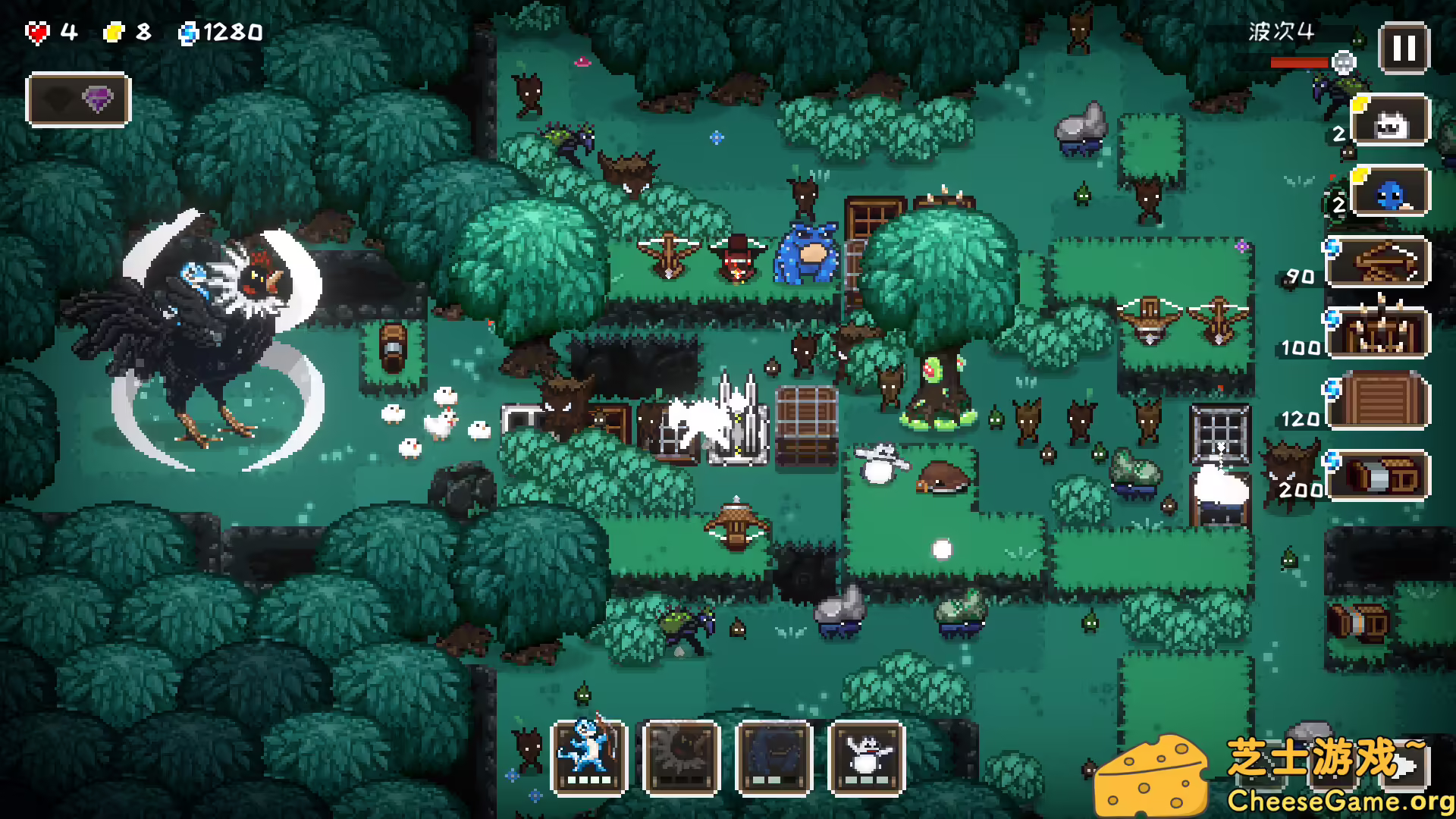Viewport: 1456px width, 819px height.
Task: Select the dark blue frog hero portrait
Action: click(x=774, y=758)
